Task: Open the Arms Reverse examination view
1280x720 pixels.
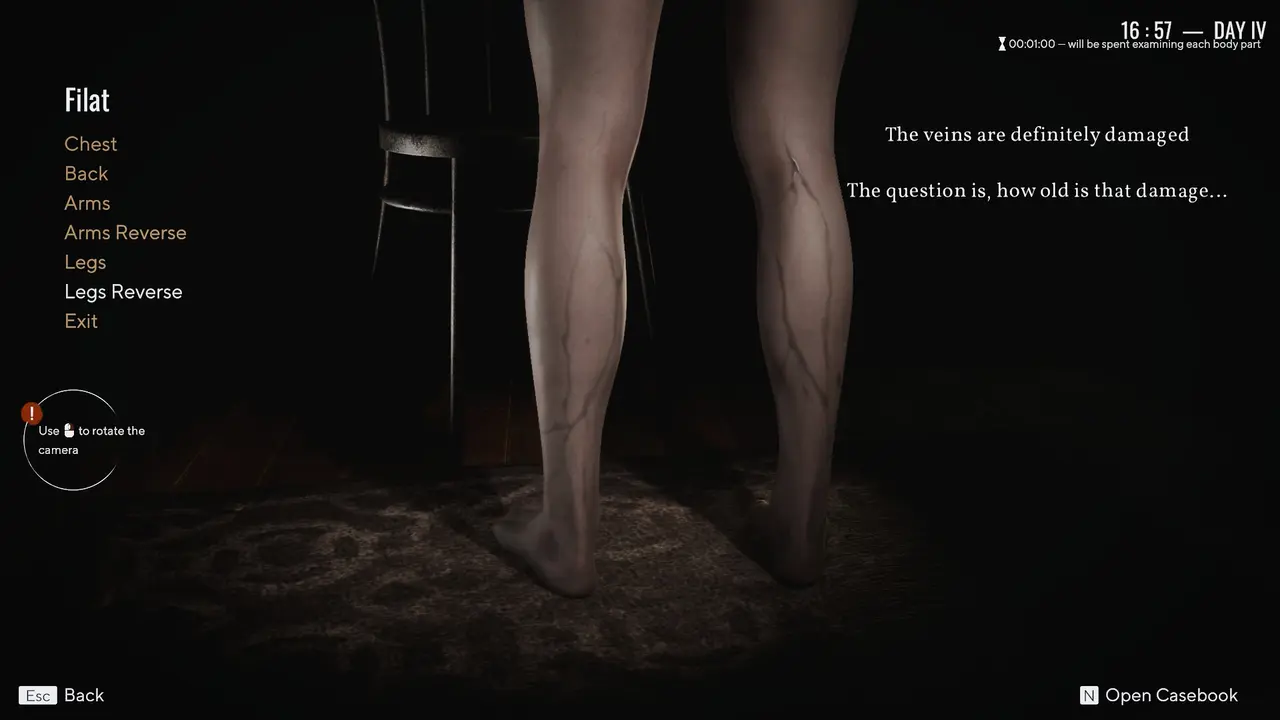Action: coord(125,232)
